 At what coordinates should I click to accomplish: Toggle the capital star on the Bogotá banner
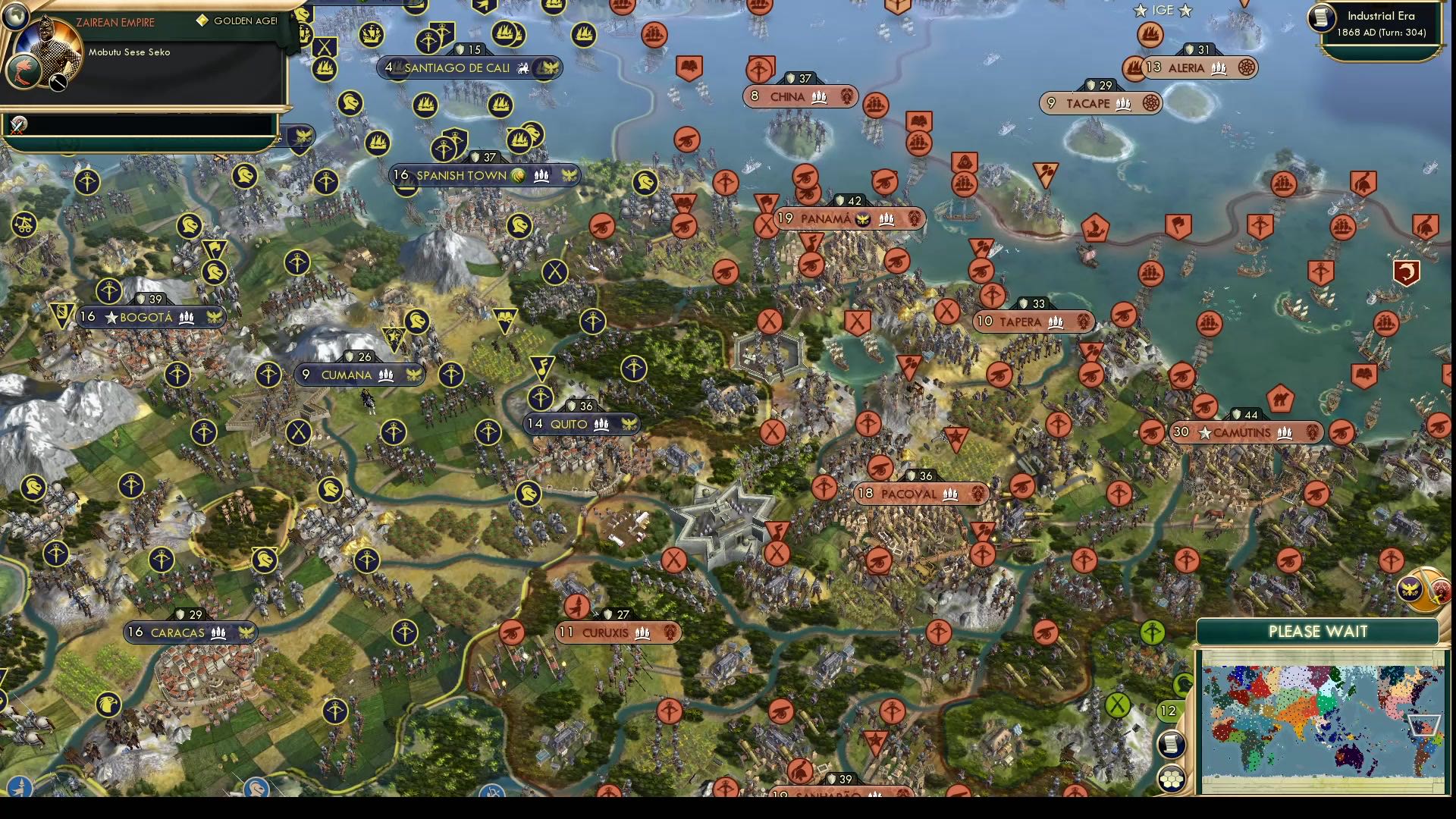coord(111,317)
